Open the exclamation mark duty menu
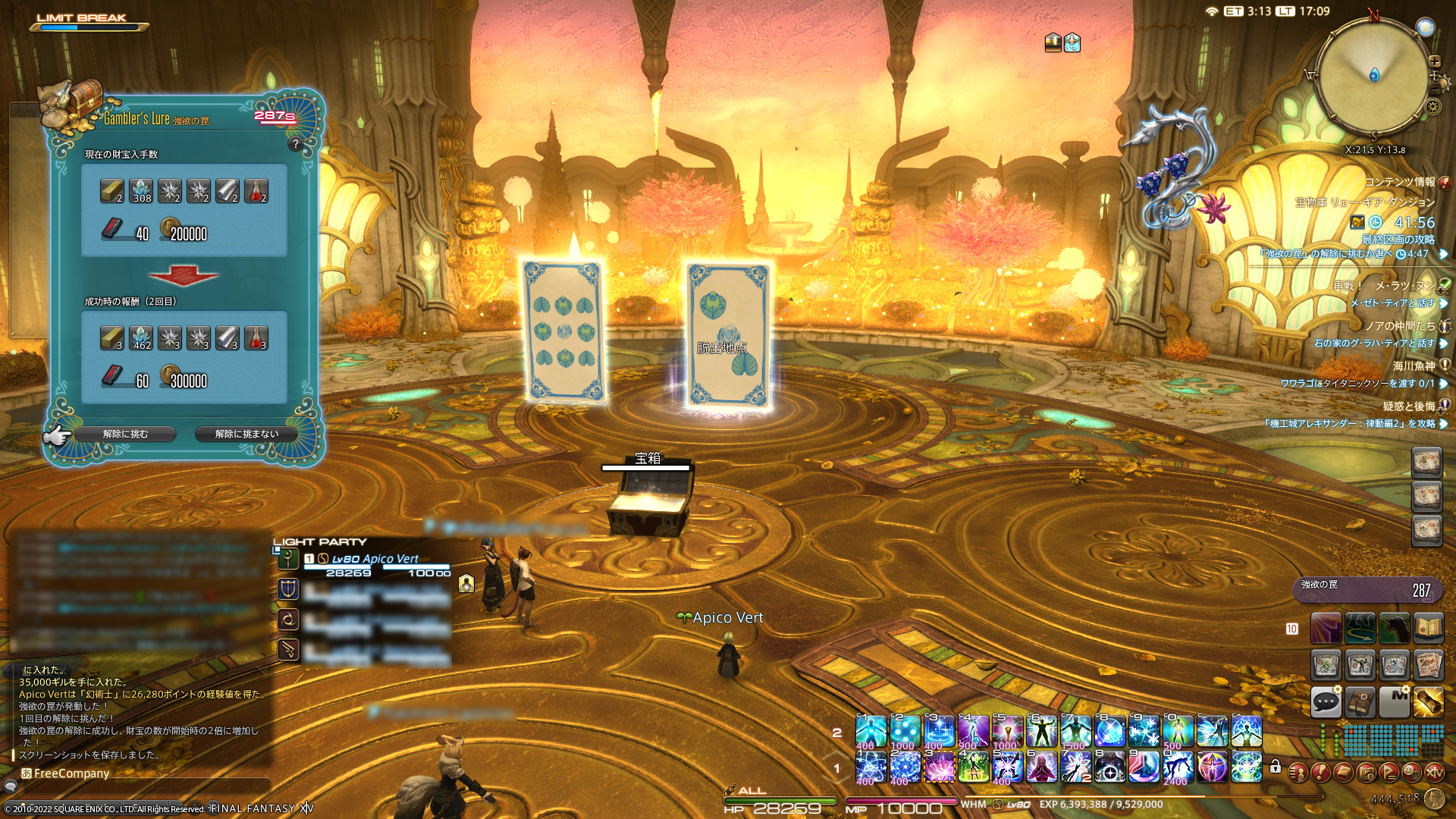Viewport: 1456px width, 819px height. click(x=1320, y=772)
